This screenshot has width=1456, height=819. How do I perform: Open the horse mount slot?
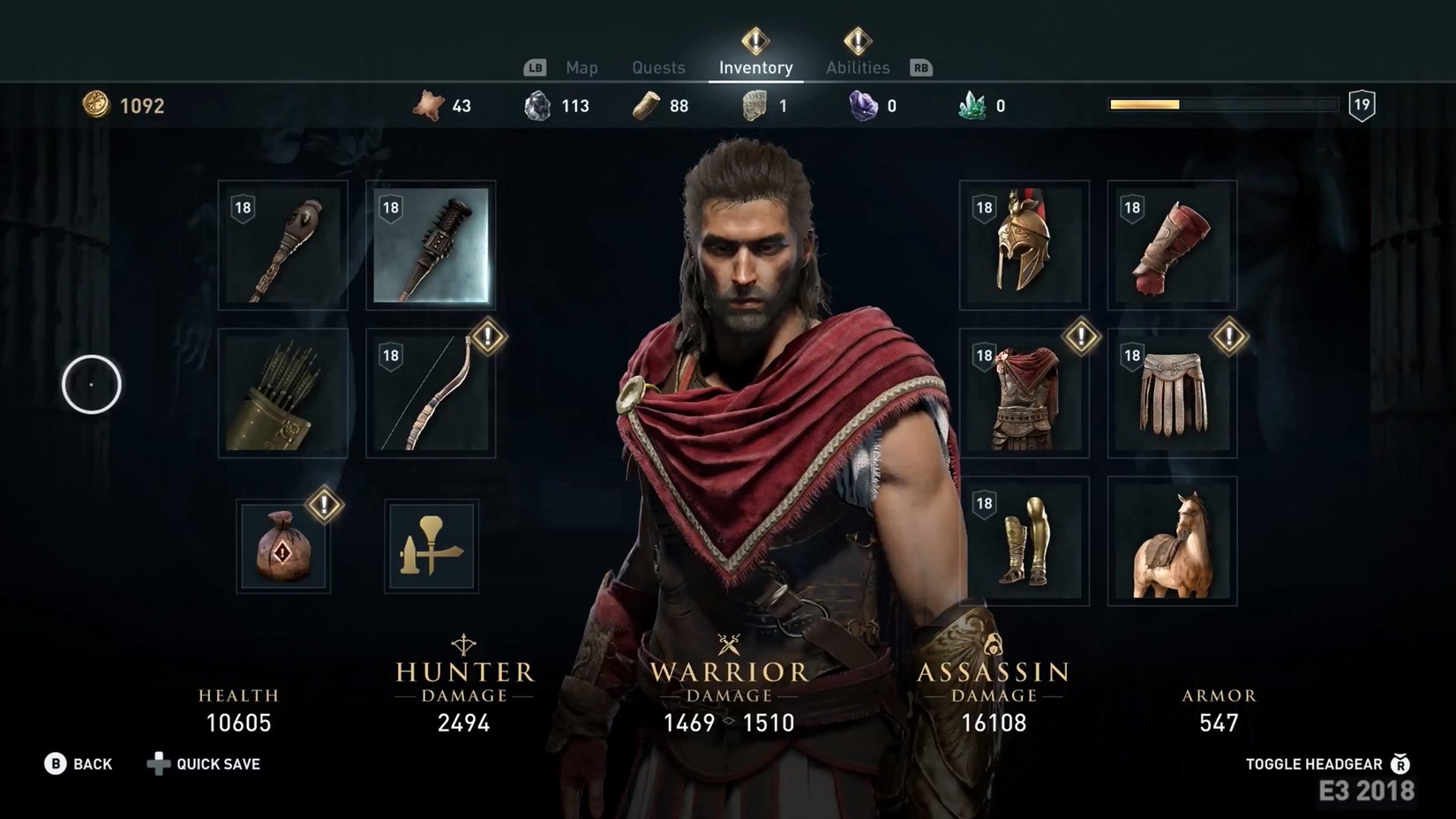(x=1172, y=542)
